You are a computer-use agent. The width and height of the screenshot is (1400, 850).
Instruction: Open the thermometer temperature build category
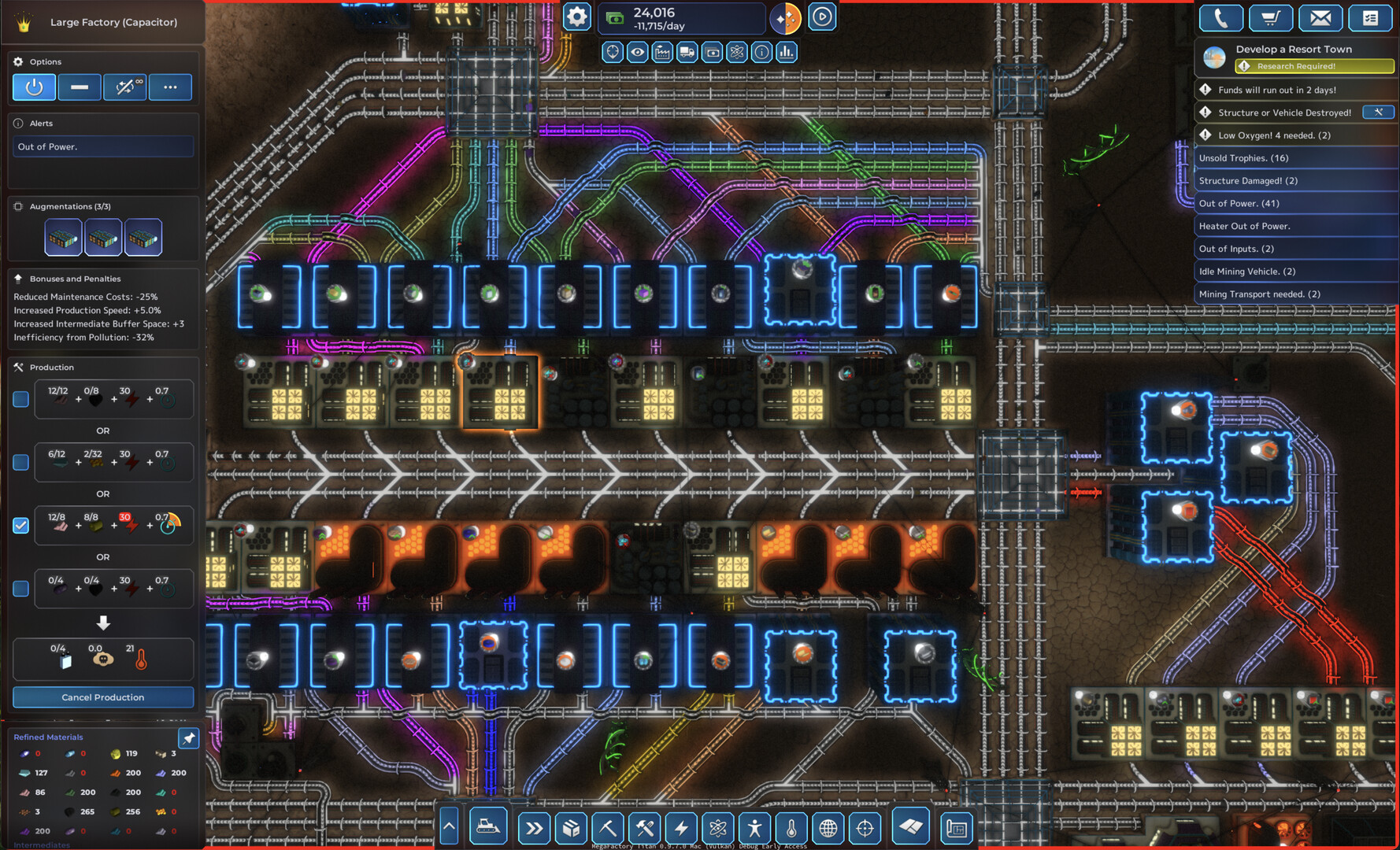[x=791, y=828]
